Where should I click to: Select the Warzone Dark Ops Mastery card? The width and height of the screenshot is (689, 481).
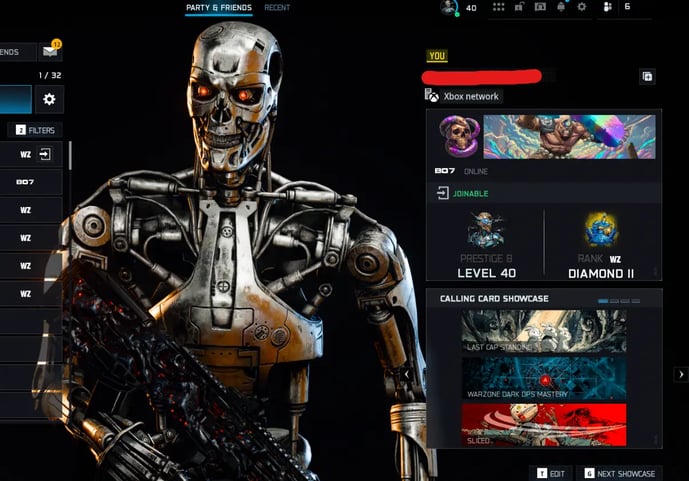[544, 379]
